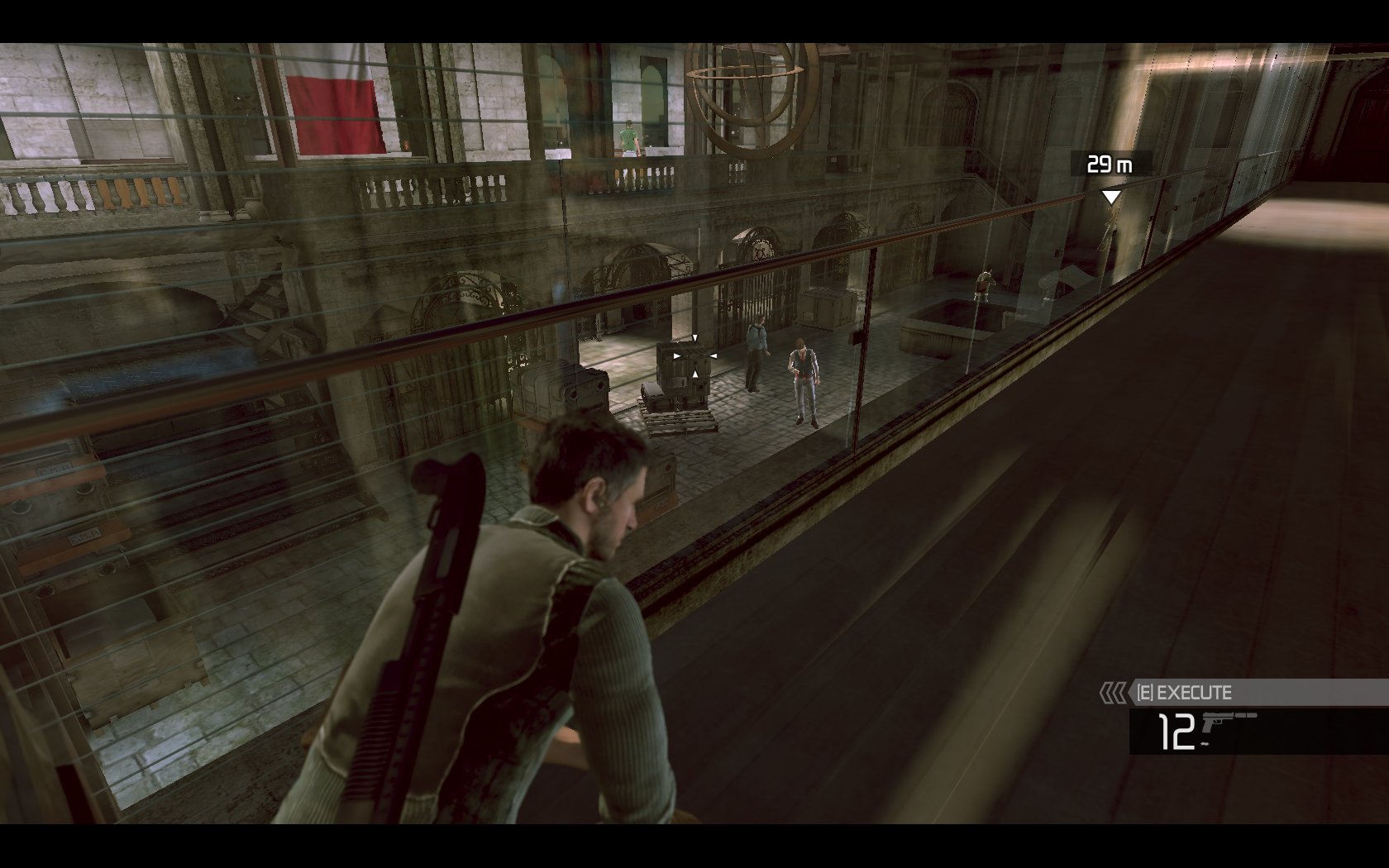The height and width of the screenshot is (868, 1389).
Task: Click the 29 m objective waypoint marker
Action: click(1111, 197)
